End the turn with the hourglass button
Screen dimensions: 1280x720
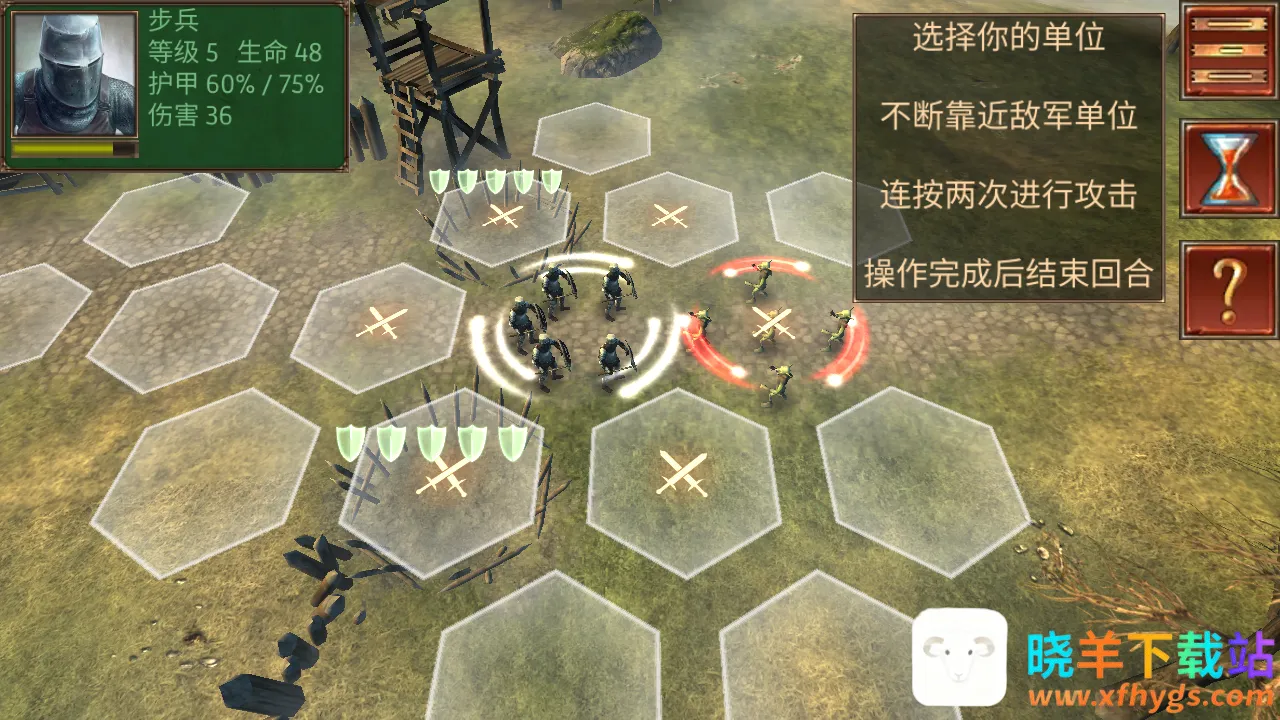(1228, 169)
